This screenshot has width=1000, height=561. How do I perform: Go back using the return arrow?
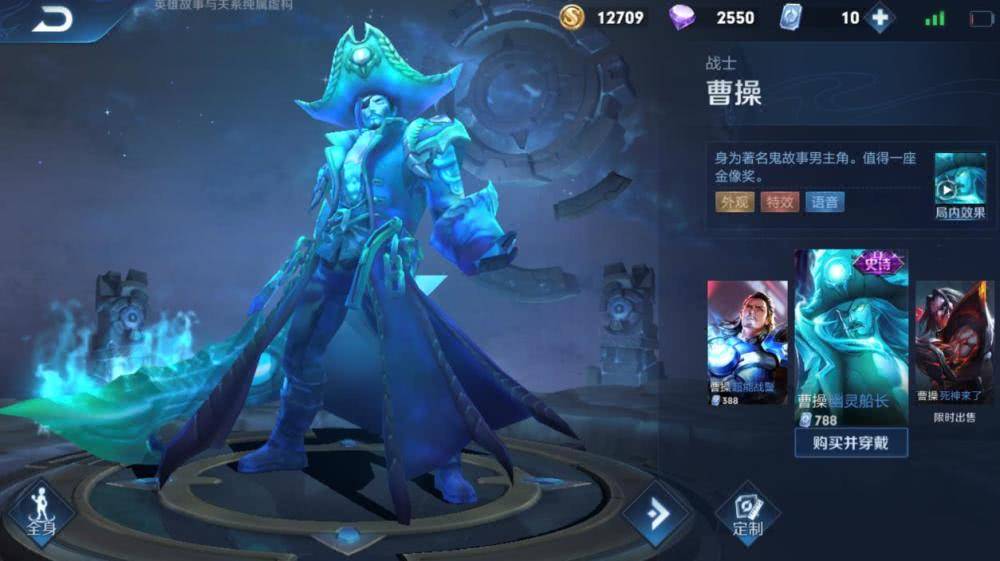tap(51, 20)
